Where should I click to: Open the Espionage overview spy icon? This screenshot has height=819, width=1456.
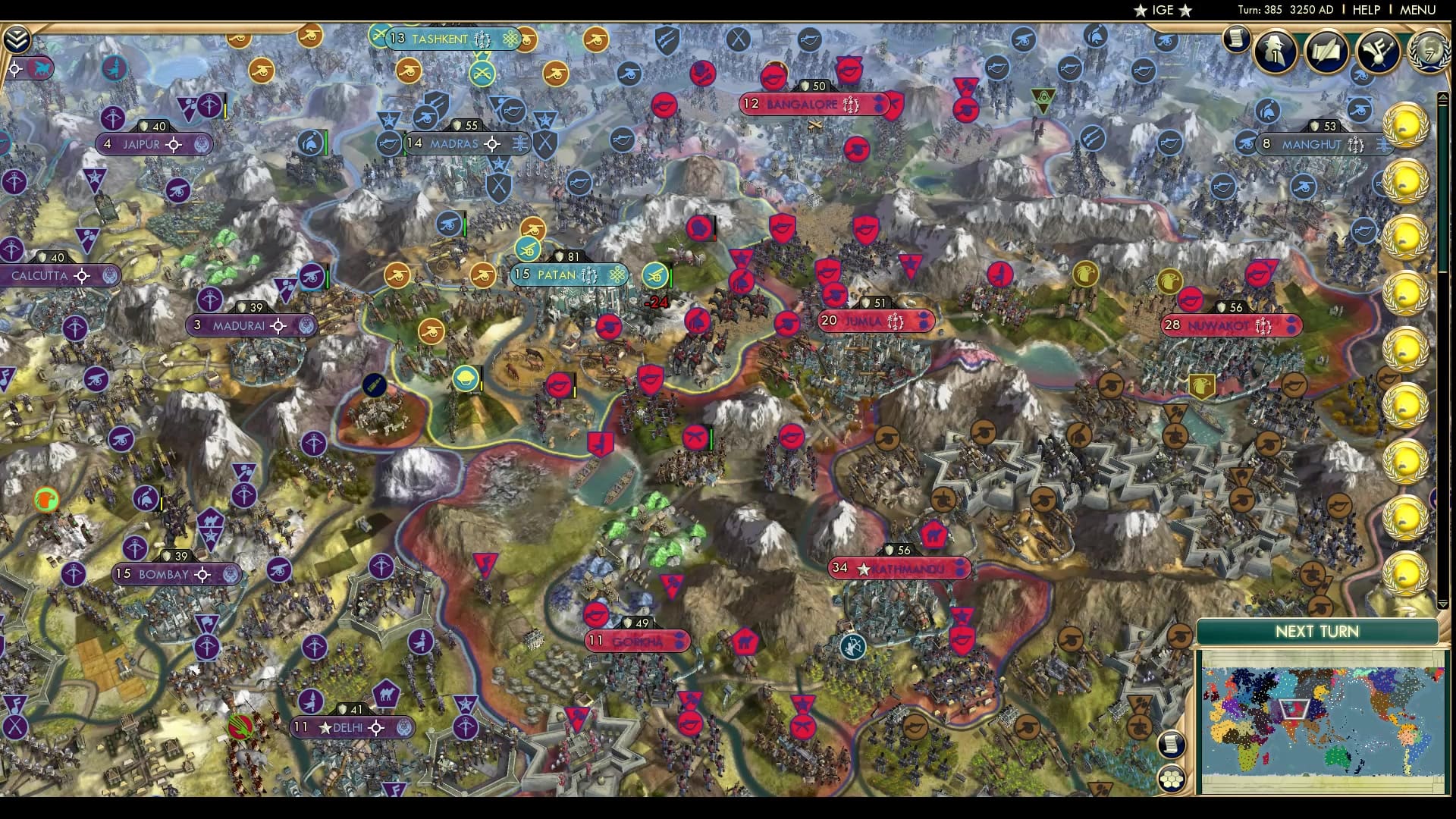1276,52
